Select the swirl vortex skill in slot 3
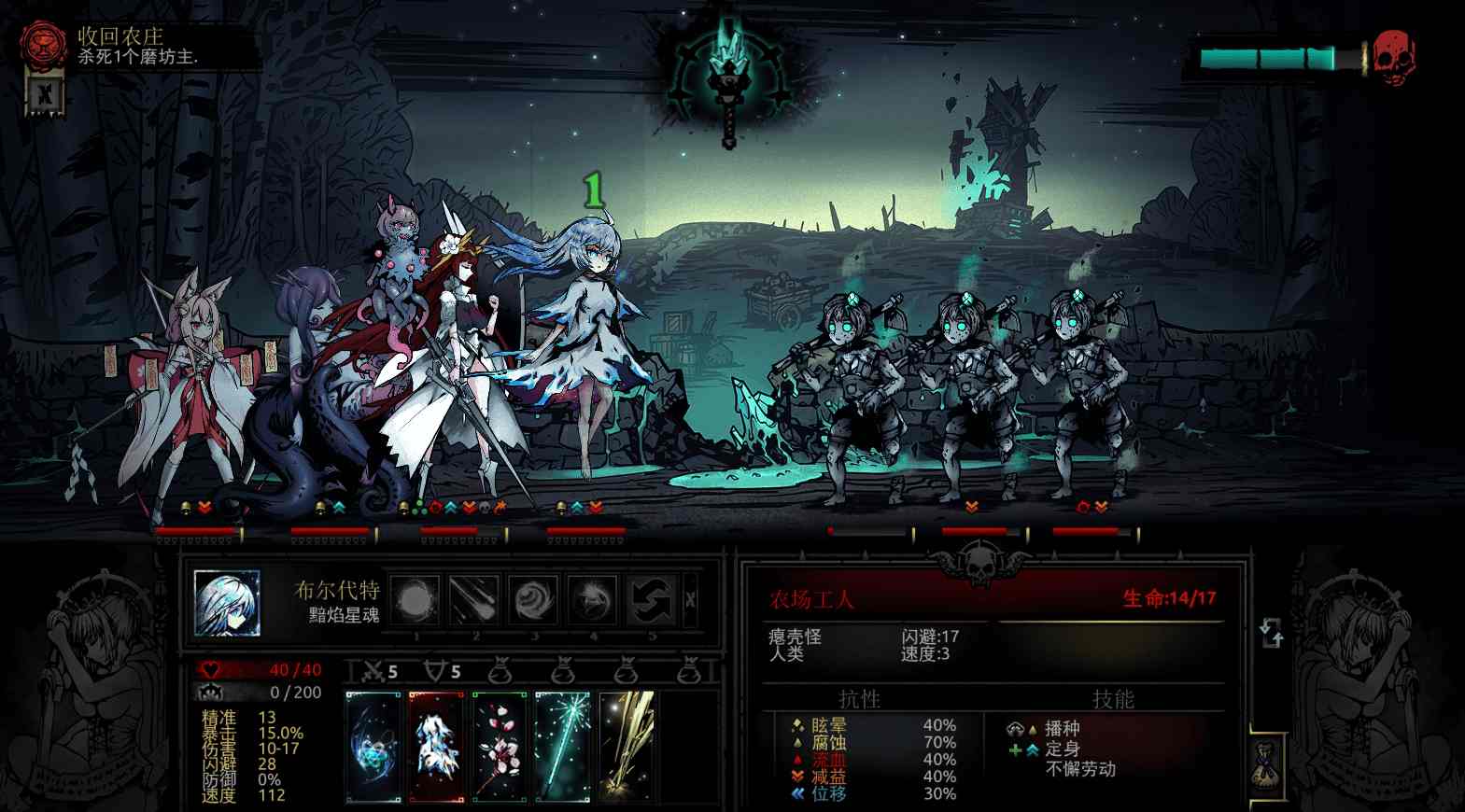Viewport: 1465px width, 812px height. [x=535, y=599]
